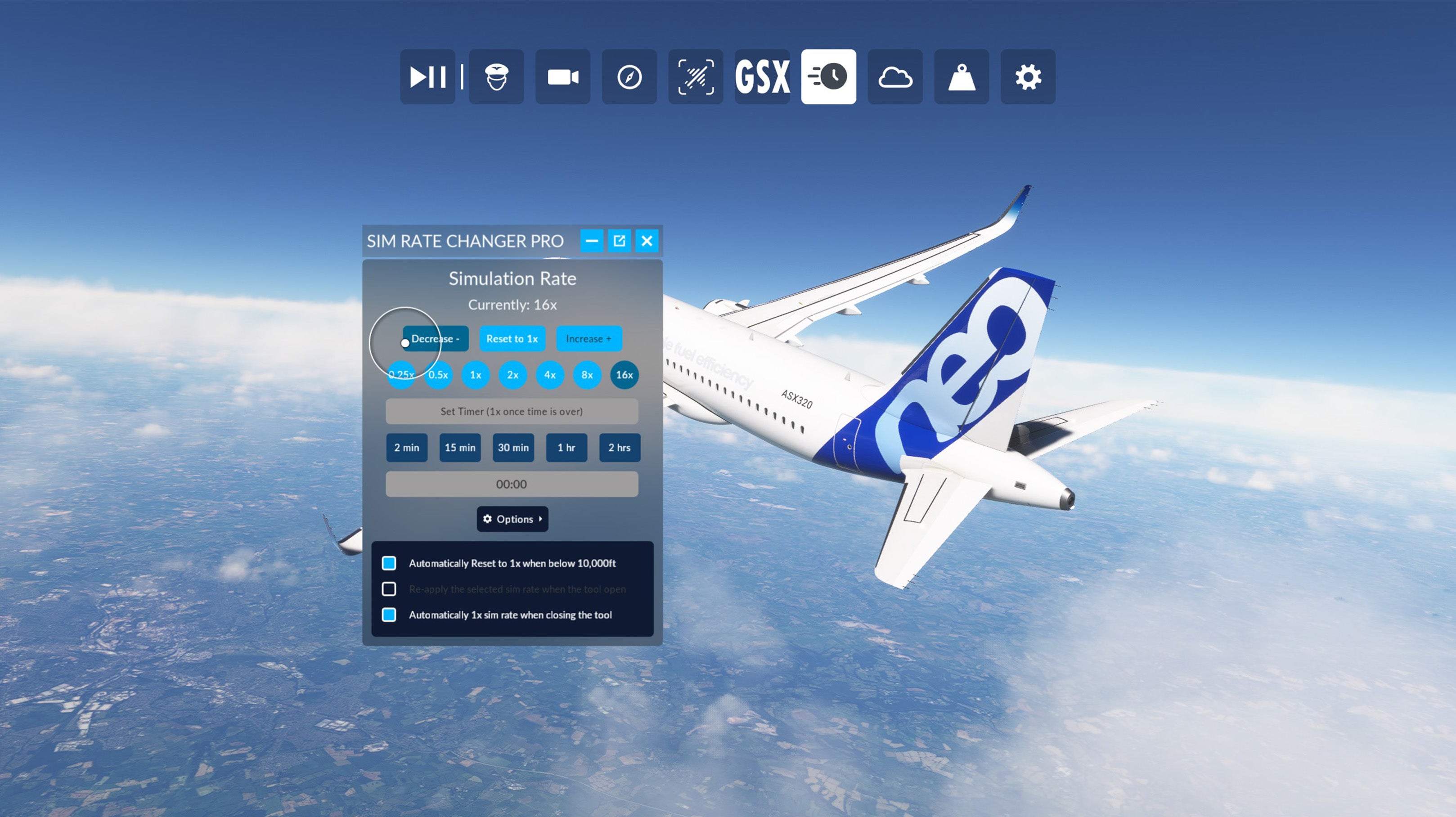Viewport: 1456px width, 817px height.
Task: Click the Reset to 1x button
Action: (x=512, y=338)
